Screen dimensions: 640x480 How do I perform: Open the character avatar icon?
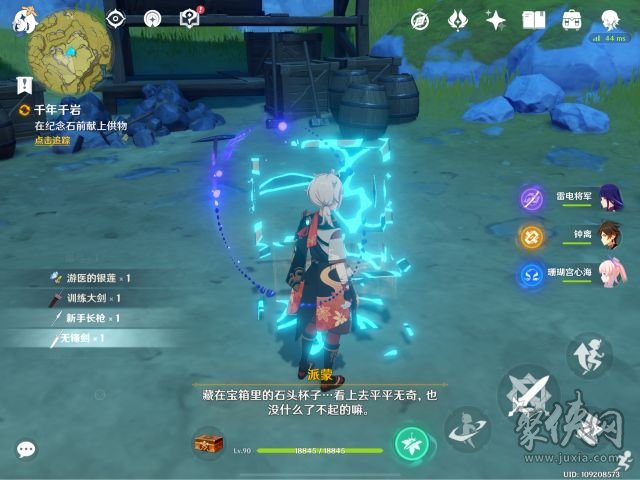click(609, 19)
